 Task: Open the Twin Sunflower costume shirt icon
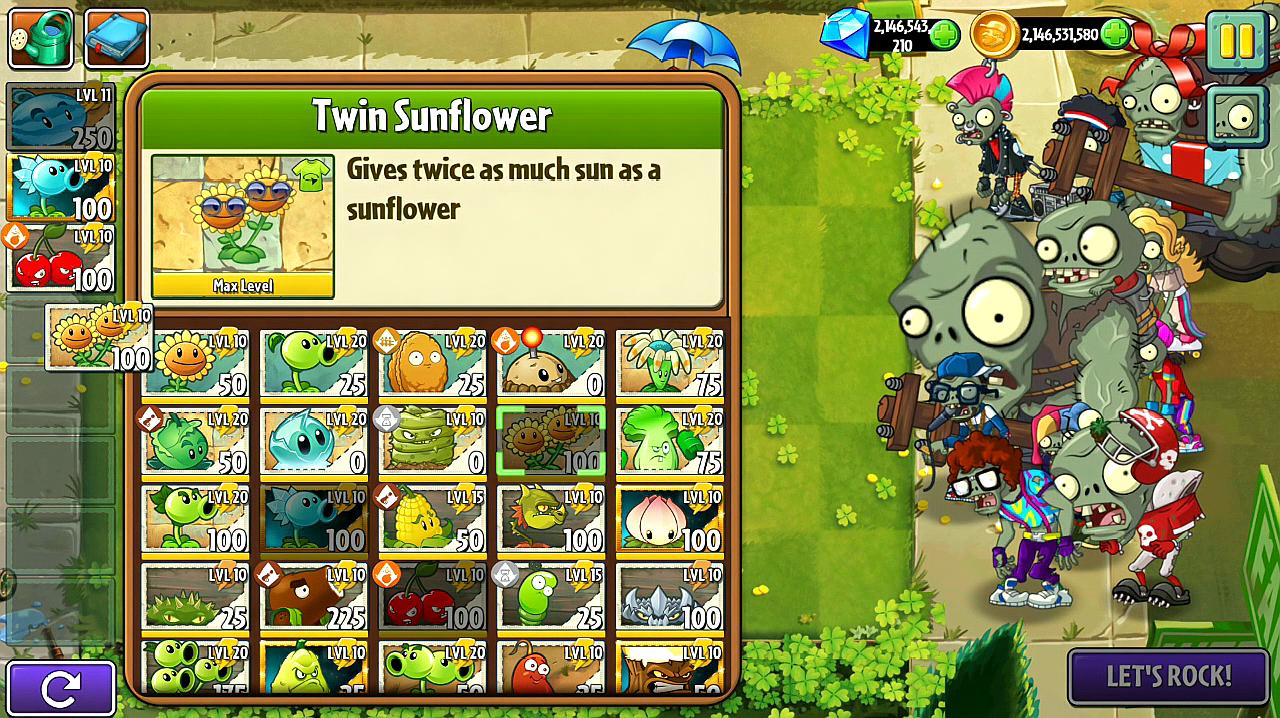pyautogui.click(x=311, y=177)
